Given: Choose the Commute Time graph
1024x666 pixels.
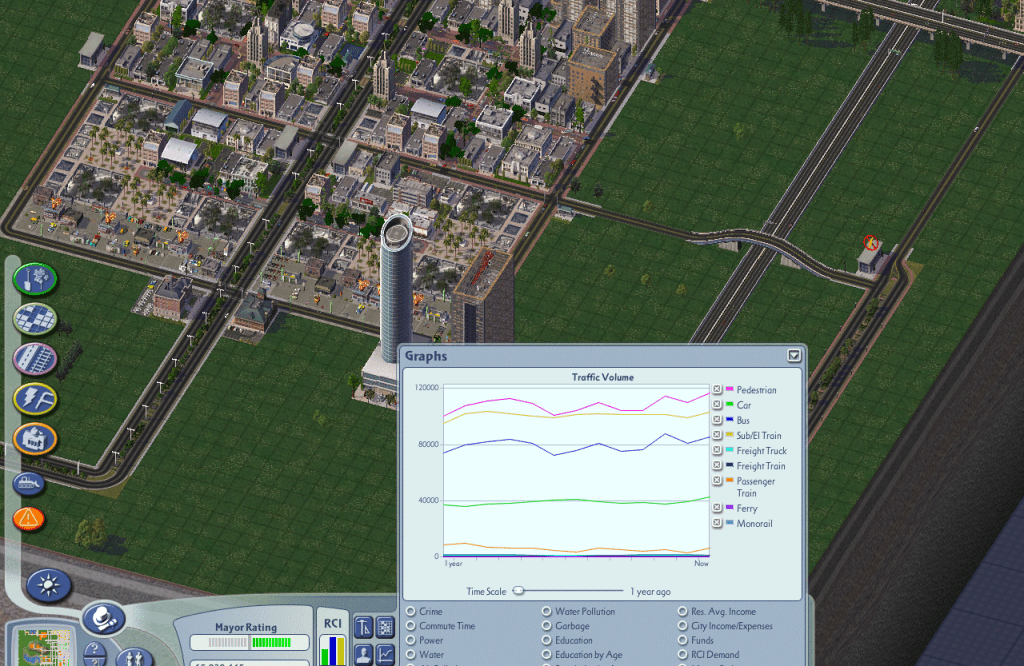Looking at the screenshot, I should coord(410,626).
